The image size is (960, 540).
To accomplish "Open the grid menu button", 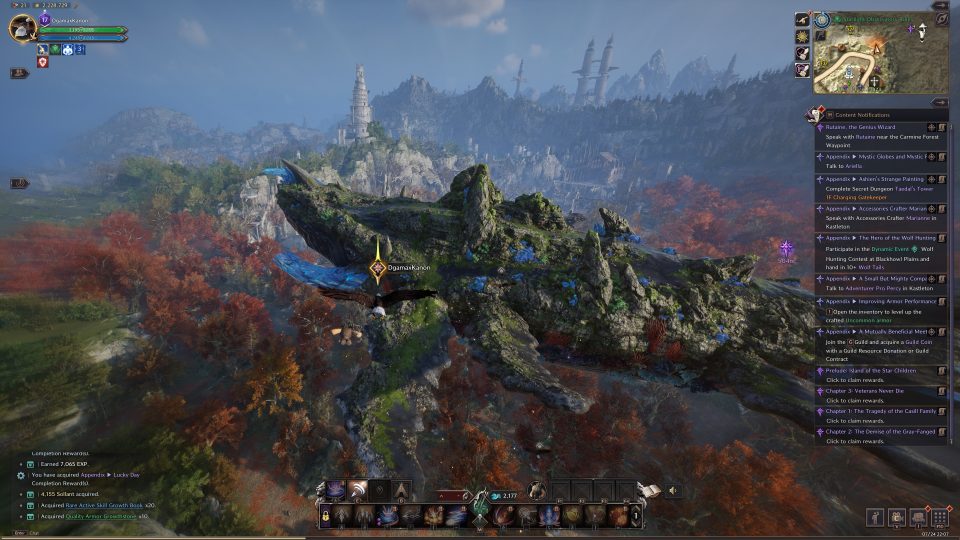I will 939,517.
